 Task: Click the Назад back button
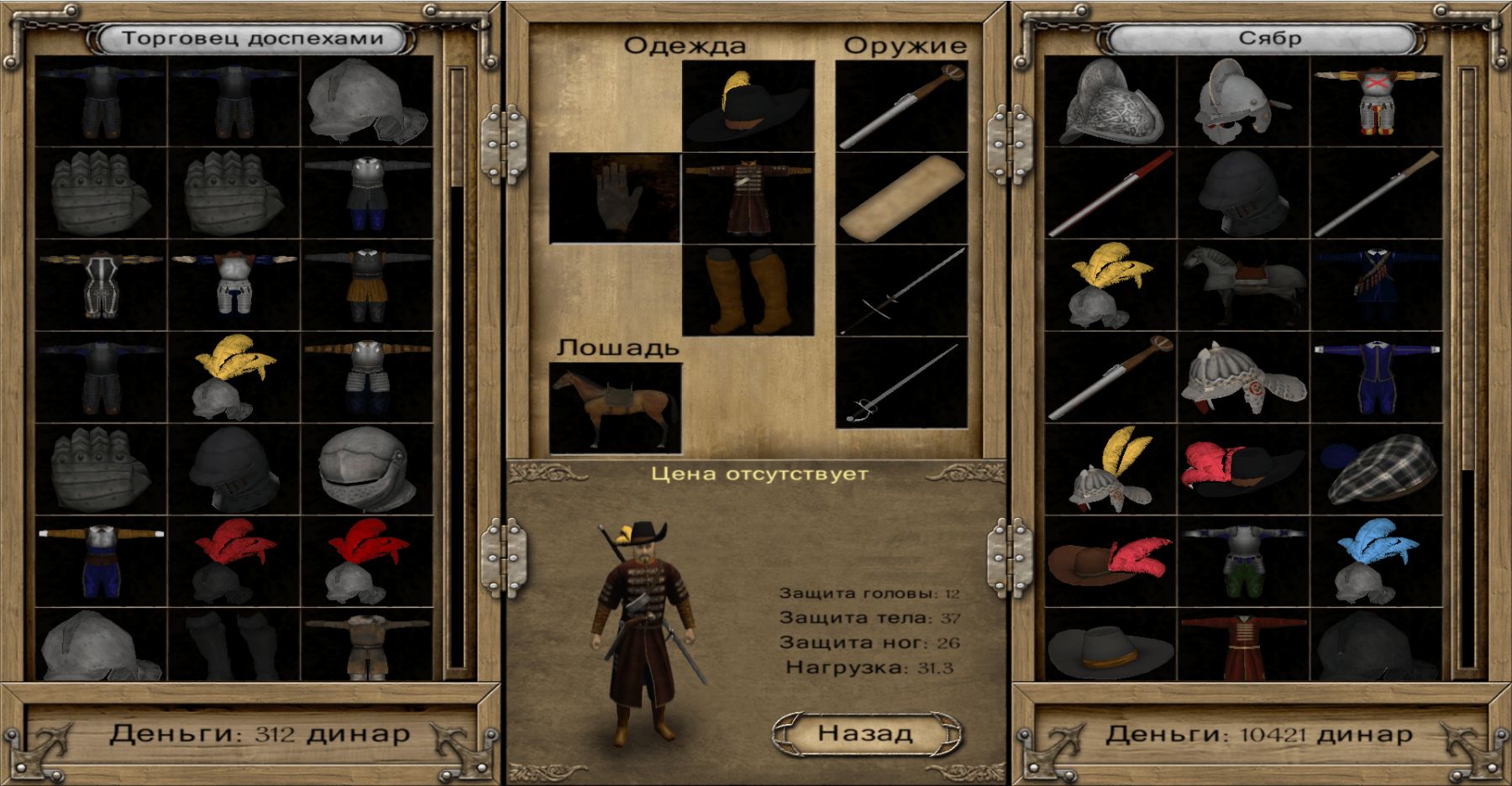click(865, 733)
